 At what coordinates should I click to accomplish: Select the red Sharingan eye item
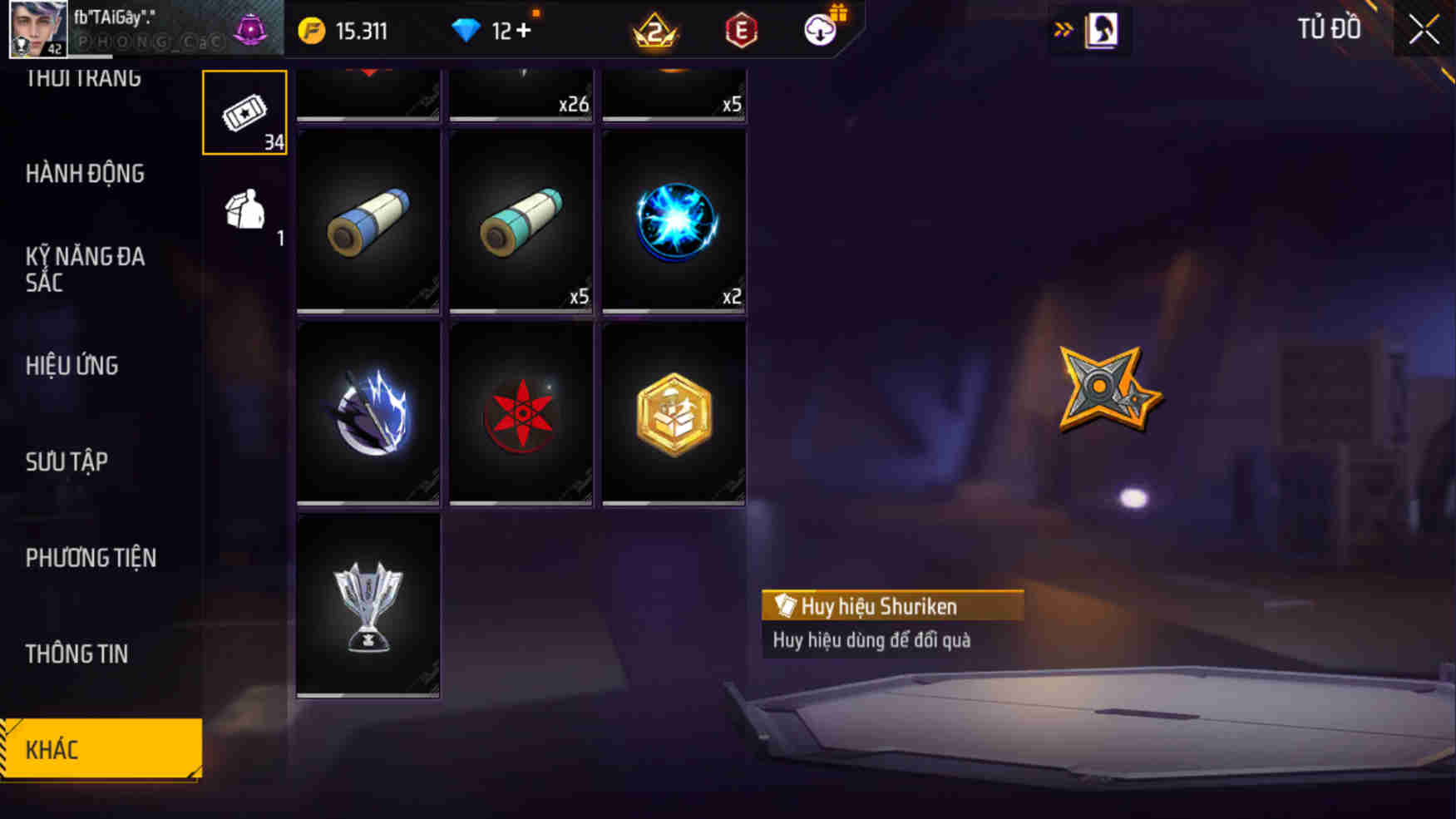coord(521,413)
